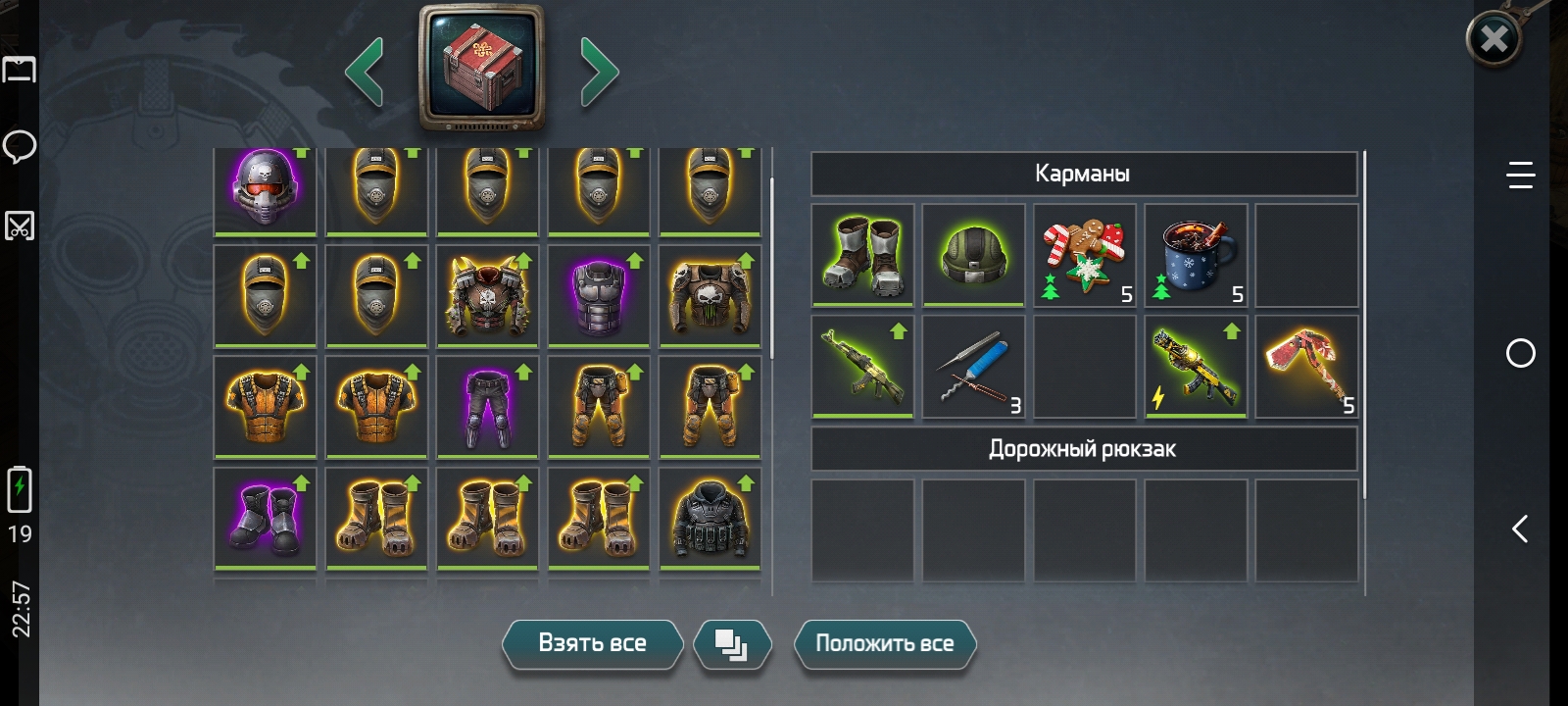
Task: Go to the previous chest arrow
Action: pyautogui.click(x=365, y=71)
